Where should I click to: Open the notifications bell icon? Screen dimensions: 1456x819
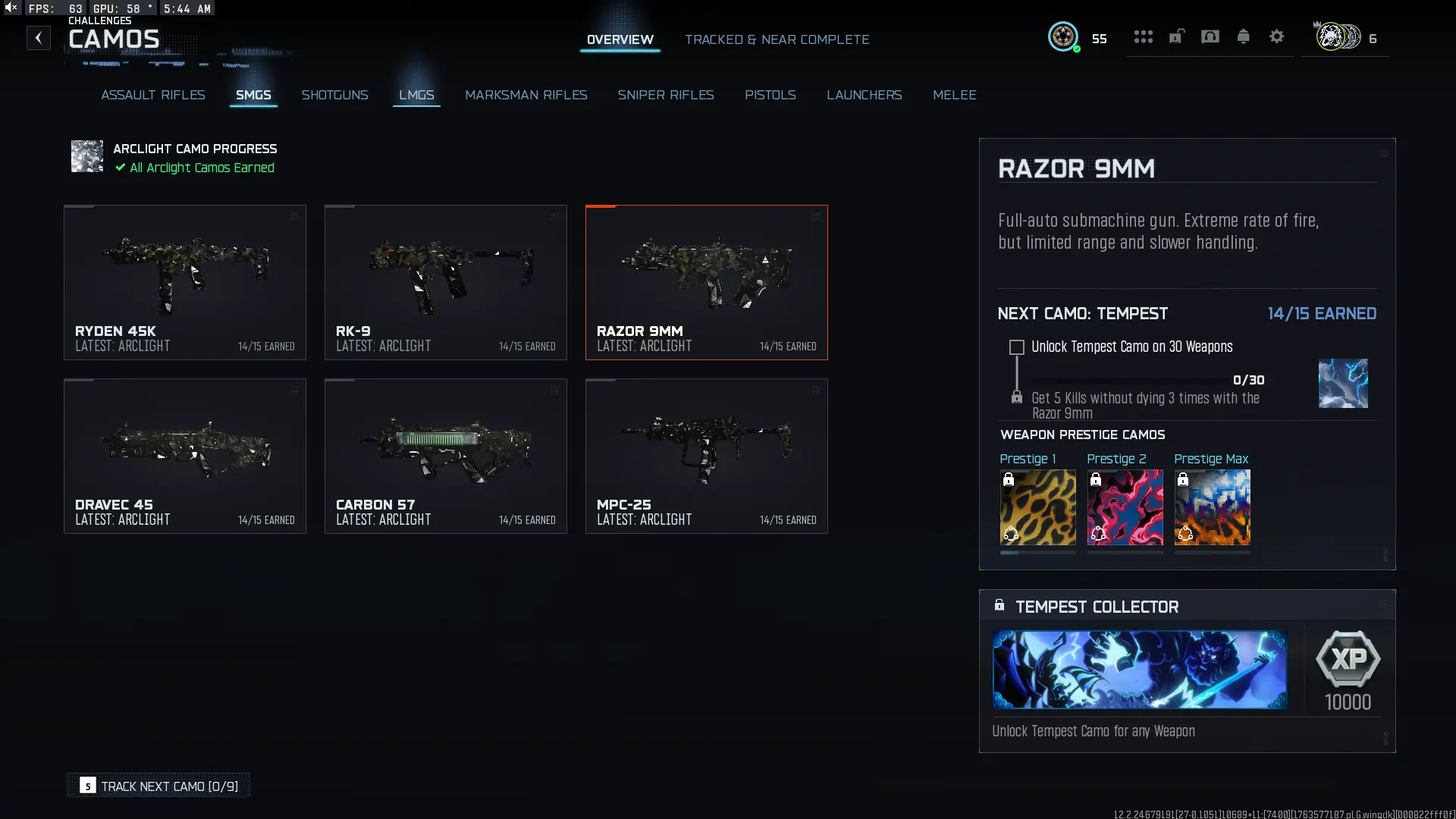click(x=1243, y=36)
